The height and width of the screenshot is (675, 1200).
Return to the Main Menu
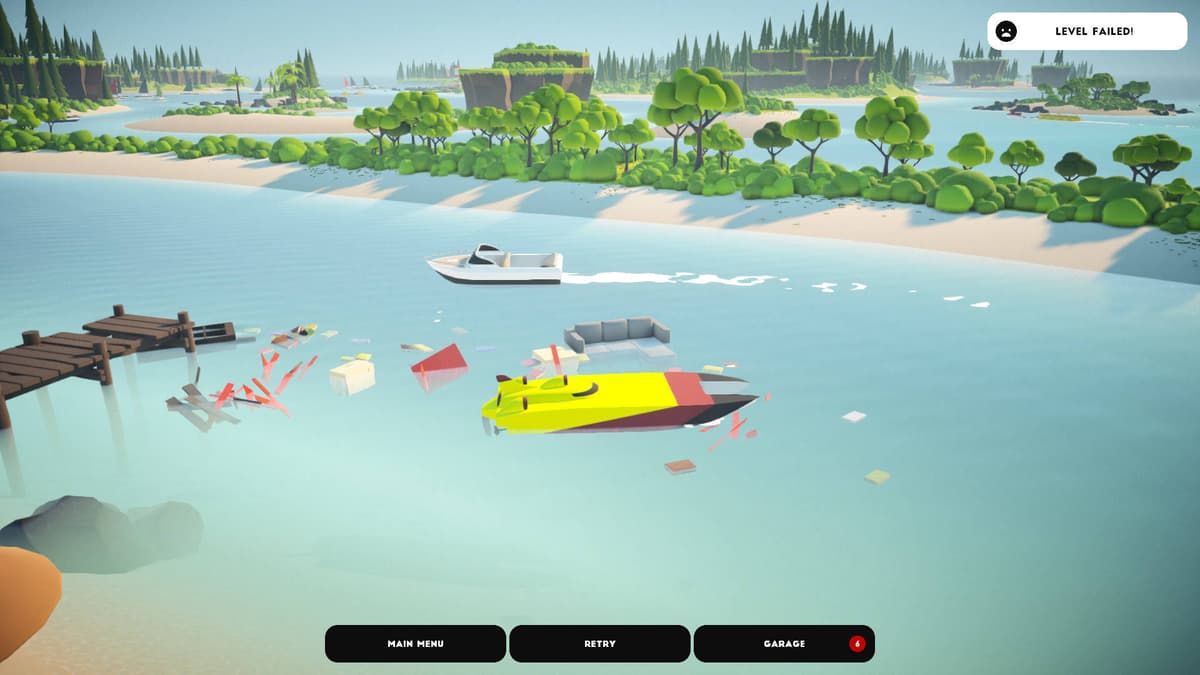(415, 644)
